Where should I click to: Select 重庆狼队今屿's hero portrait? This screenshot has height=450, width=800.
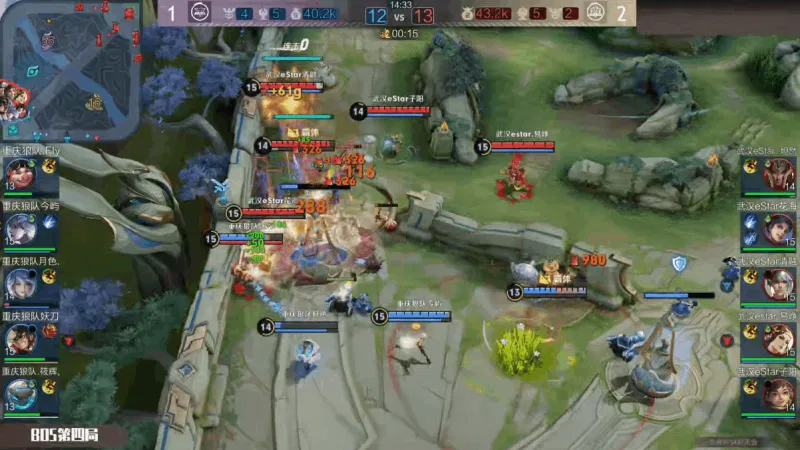[19, 230]
